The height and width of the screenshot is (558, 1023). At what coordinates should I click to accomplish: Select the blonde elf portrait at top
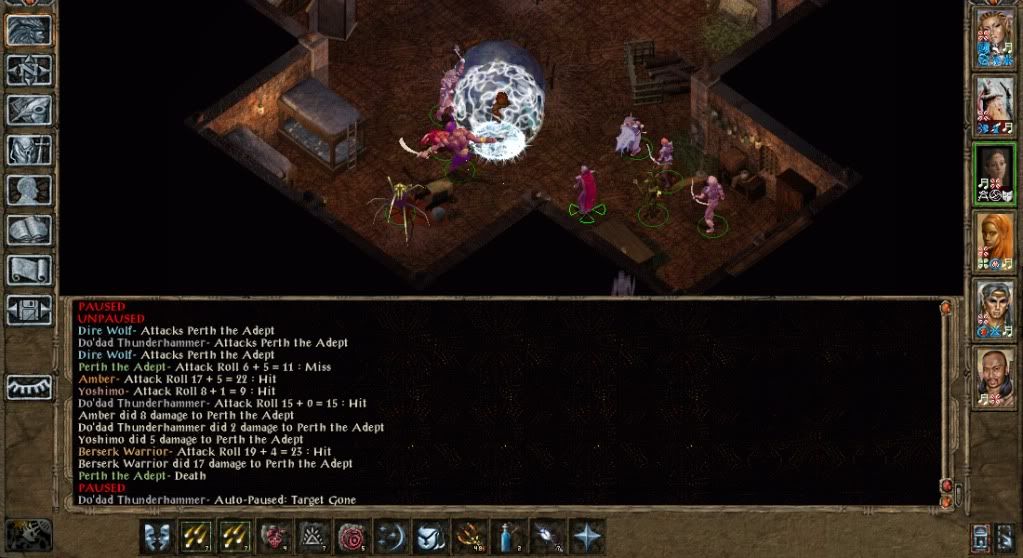(x=994, y=38)
